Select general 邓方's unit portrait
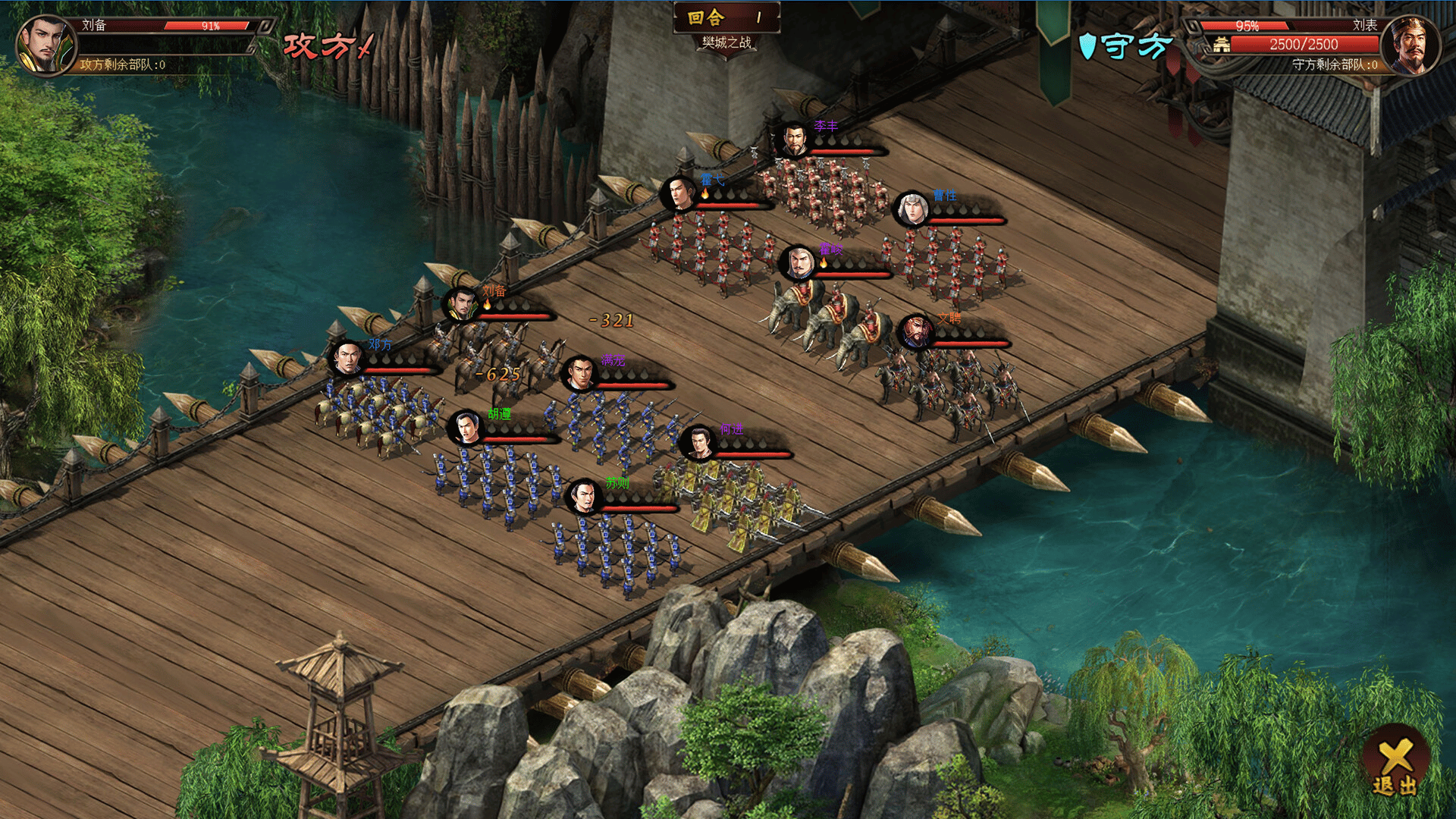1456x819 pixels. pos(347,359)
